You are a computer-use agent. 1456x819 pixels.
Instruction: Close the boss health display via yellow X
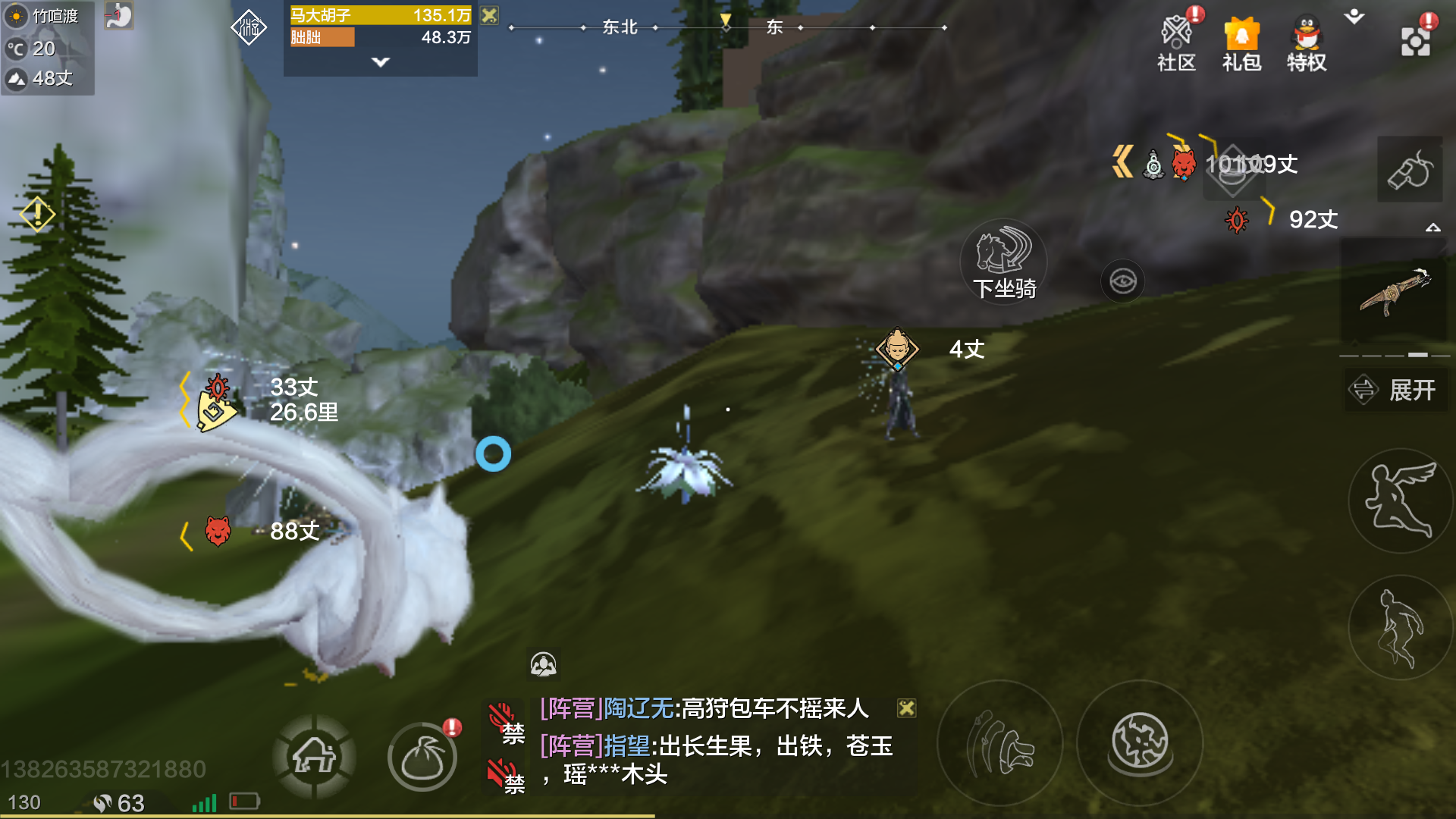(489, 14)
